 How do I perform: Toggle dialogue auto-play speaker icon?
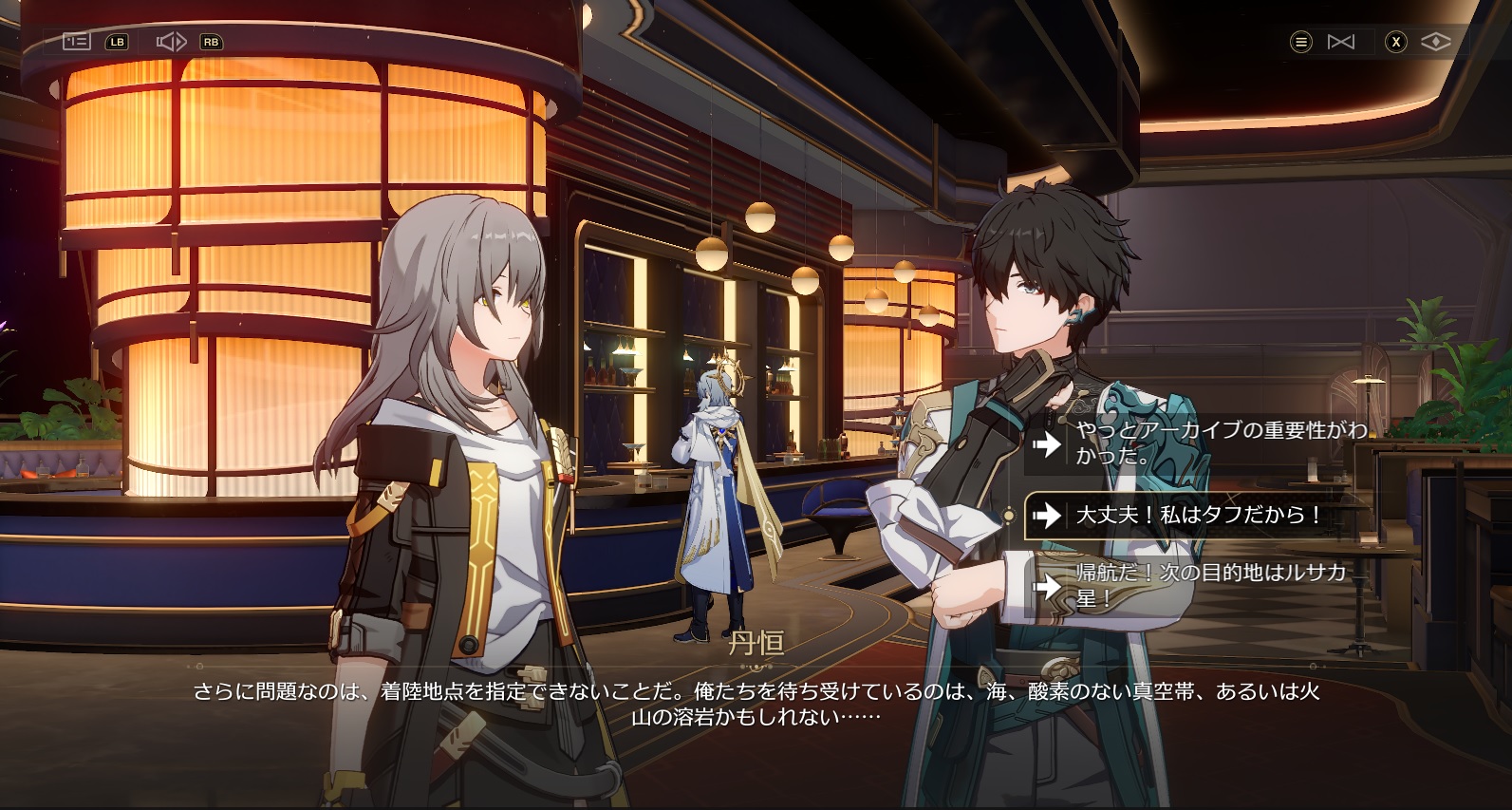tap(171, 42)
